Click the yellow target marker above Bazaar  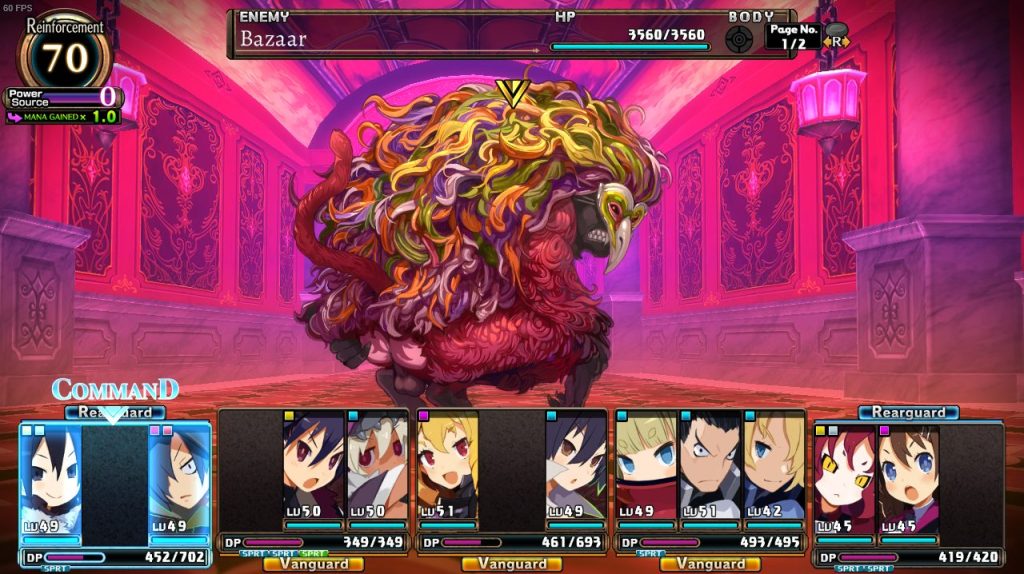[512, 93]
